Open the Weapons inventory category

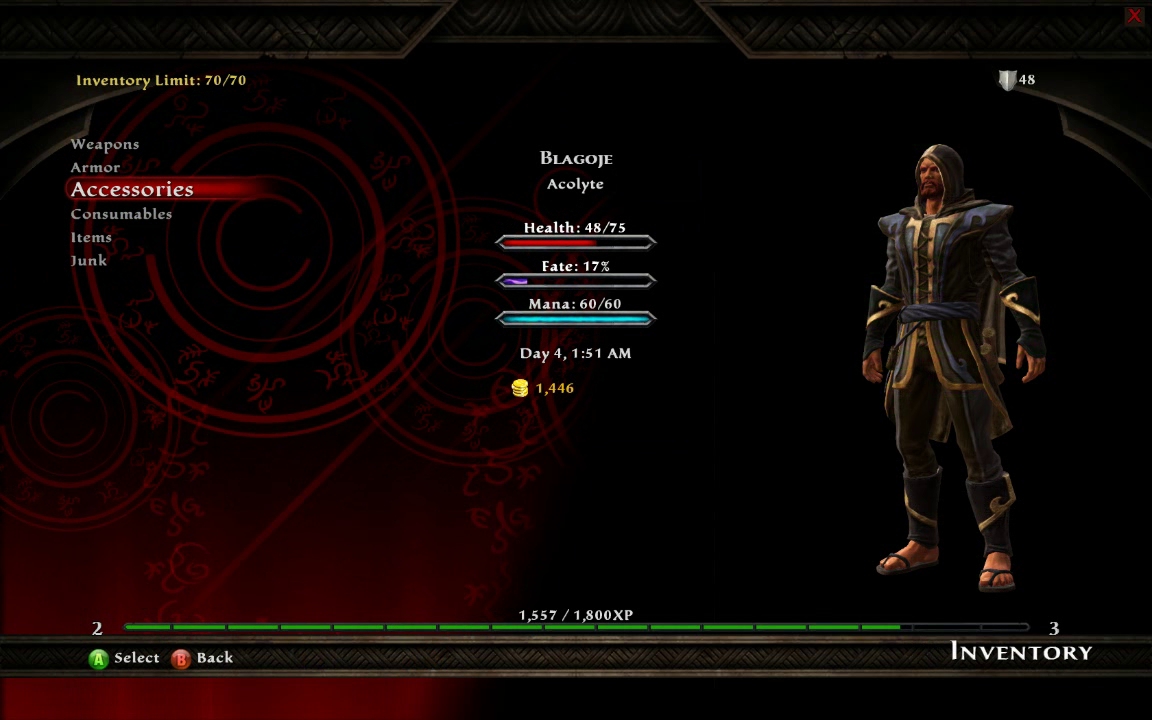tap(105, 144)
